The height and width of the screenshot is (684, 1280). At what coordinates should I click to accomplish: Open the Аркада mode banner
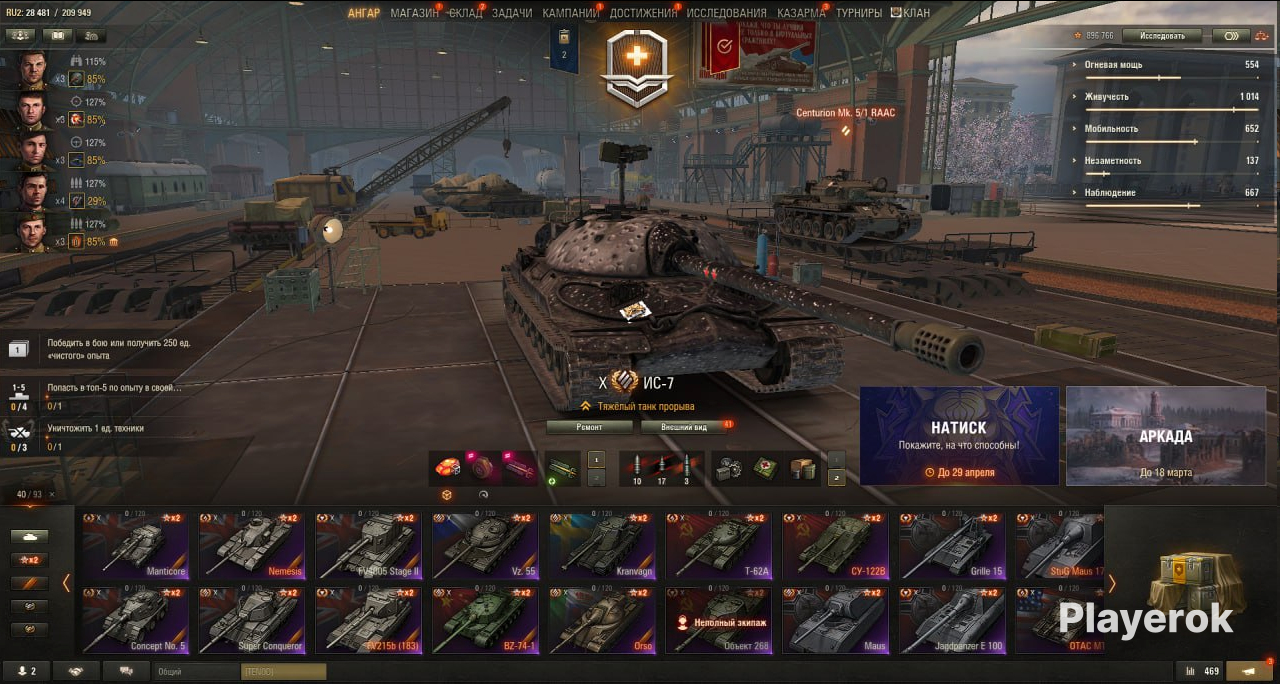pyautogui.click(x=1165, y=436)
